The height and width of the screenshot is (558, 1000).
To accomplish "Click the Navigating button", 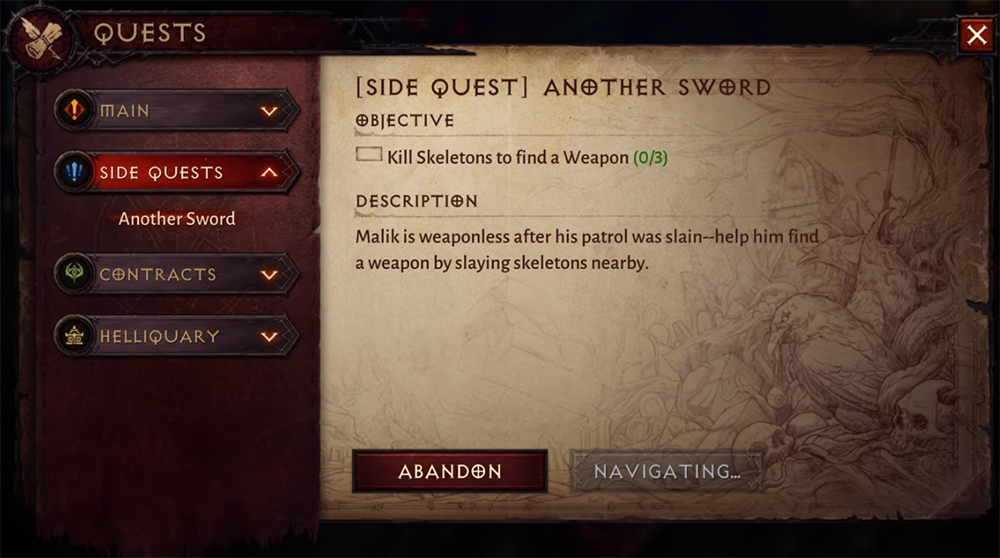I will pos(666,471).
